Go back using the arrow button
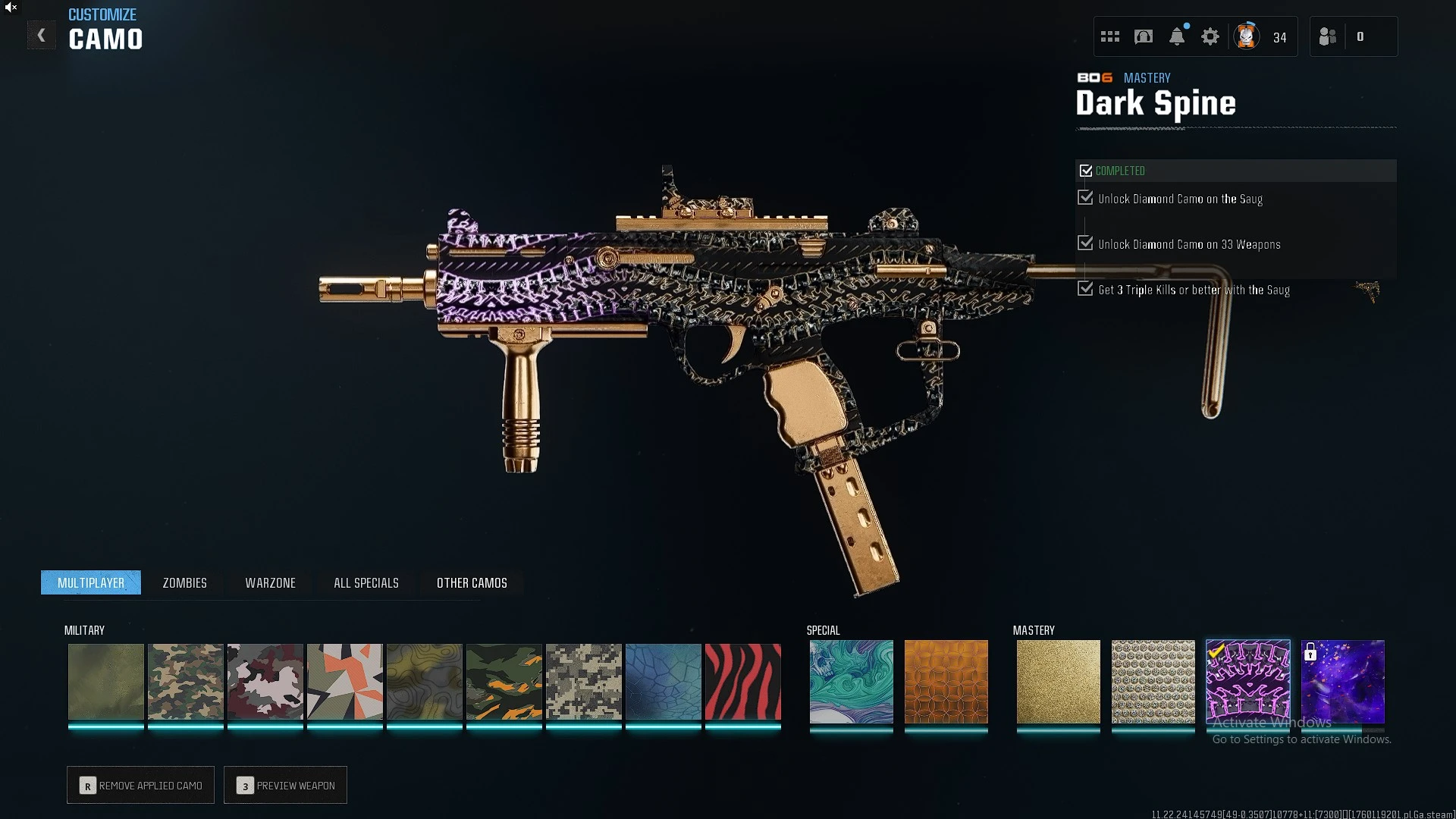The width and height of the screenshot is (1456, 819). click(42, 36)
